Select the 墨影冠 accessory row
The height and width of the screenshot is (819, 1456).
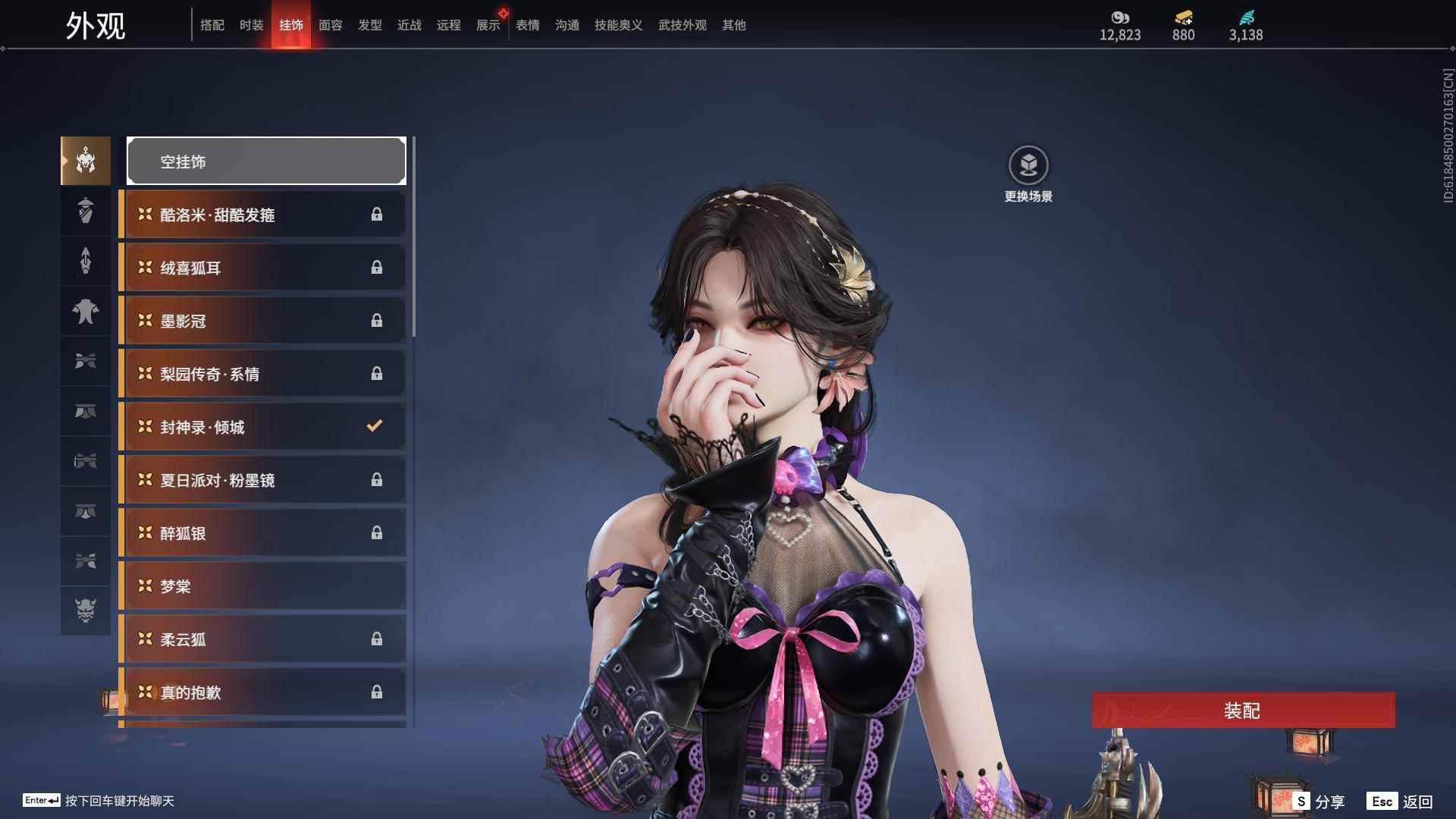coord(262,321)
